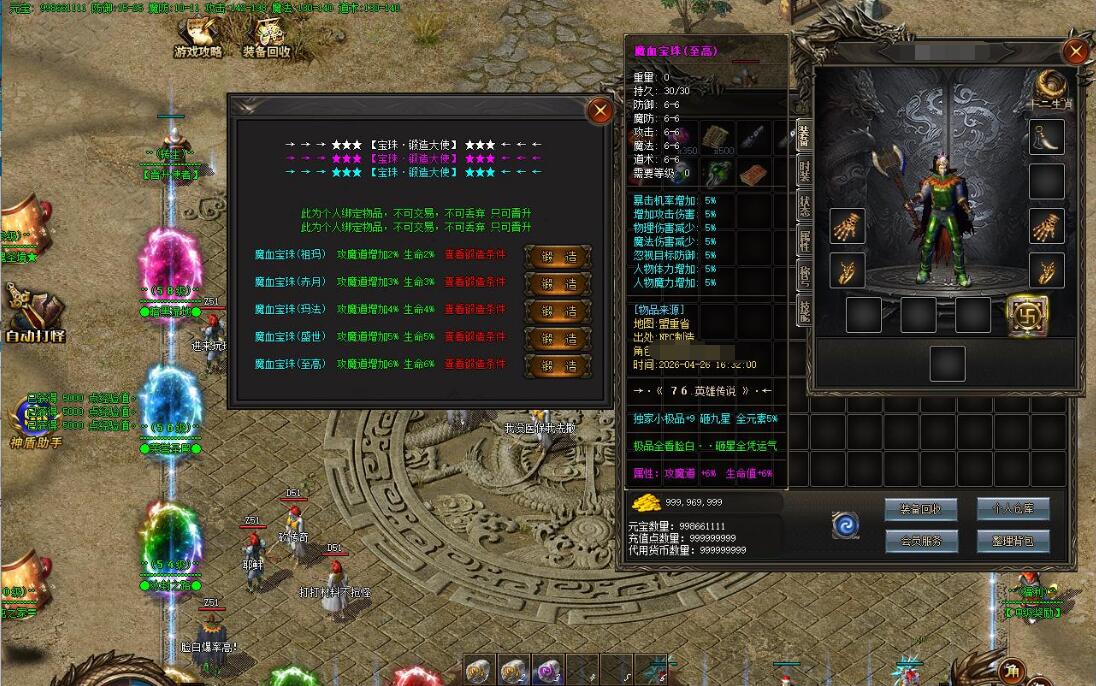
Task: Open 会员服务 member services
Action: pos(920,541)
